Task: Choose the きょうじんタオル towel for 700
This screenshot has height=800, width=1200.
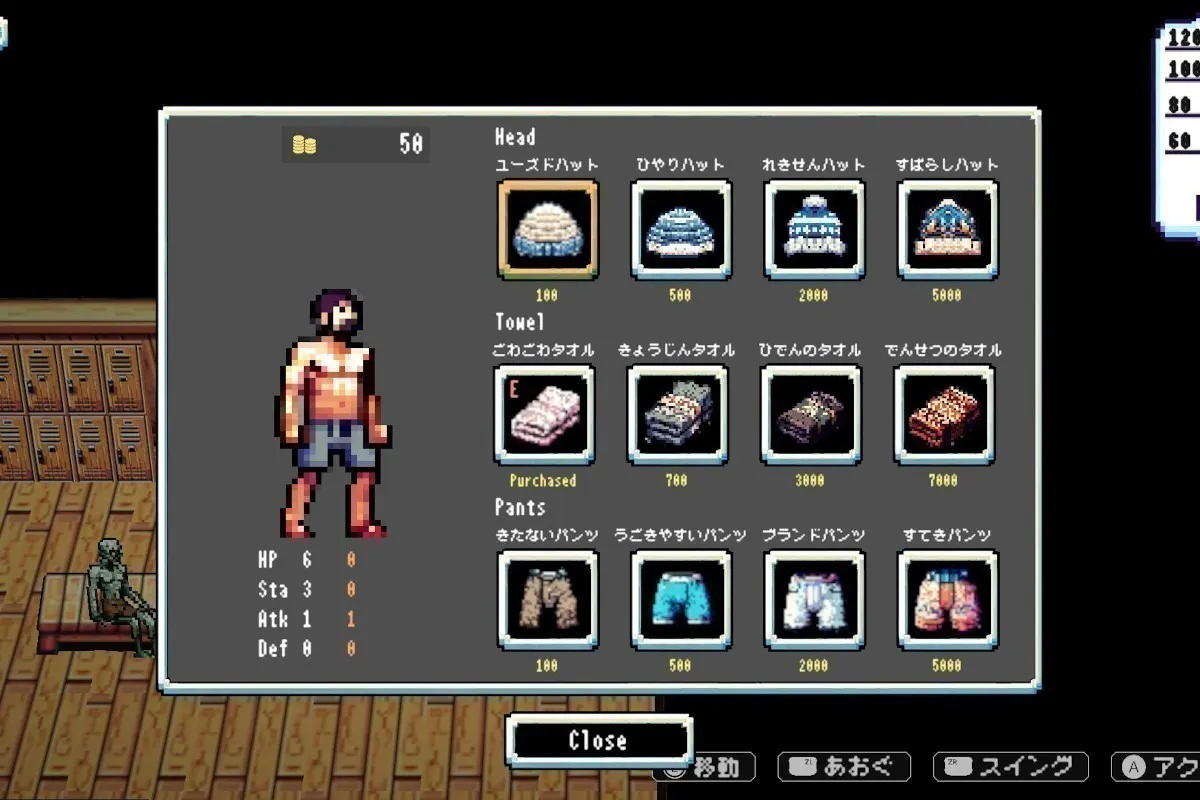Action: click(x=678, y=415)
